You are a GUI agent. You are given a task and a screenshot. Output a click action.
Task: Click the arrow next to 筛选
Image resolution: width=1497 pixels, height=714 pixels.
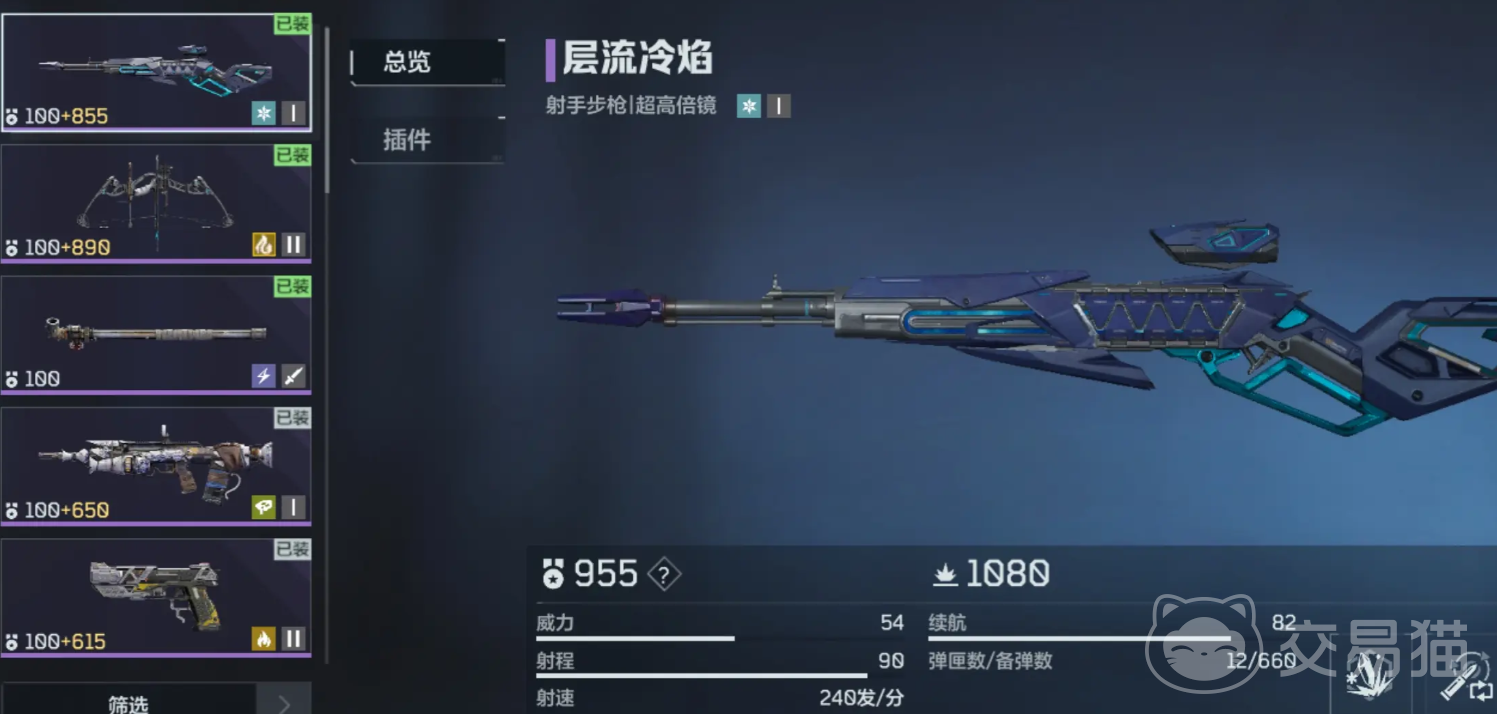click(x=284, y=702)
